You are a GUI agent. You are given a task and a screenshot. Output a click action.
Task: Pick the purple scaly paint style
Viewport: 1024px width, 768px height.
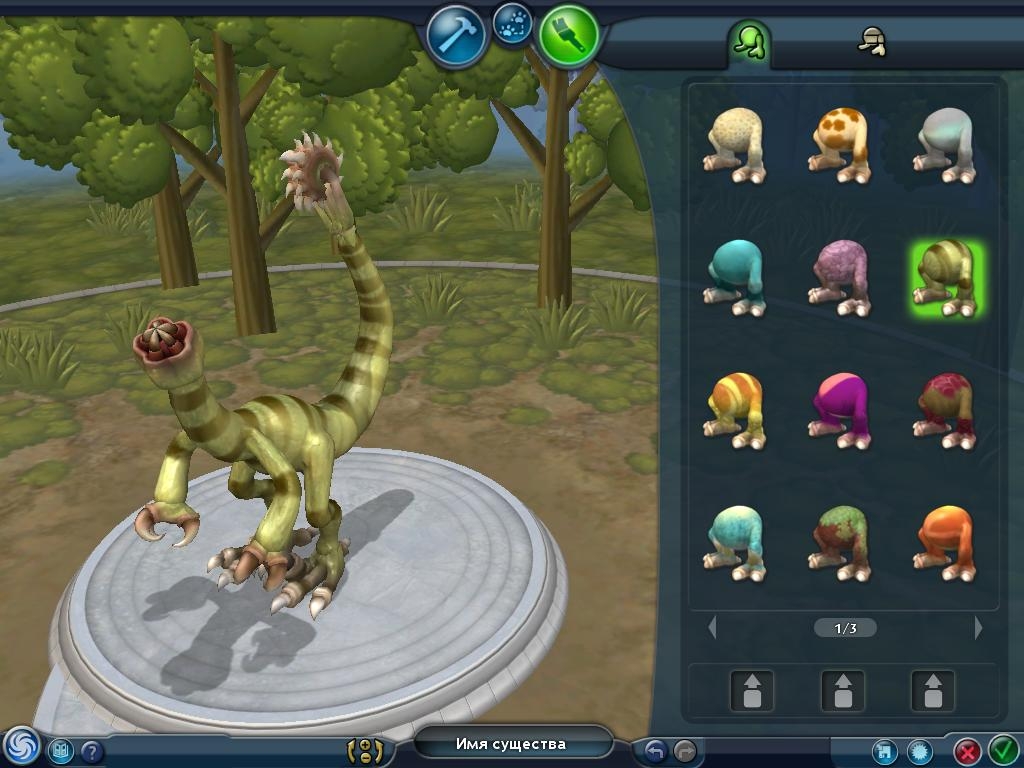(x=840, y=278)
